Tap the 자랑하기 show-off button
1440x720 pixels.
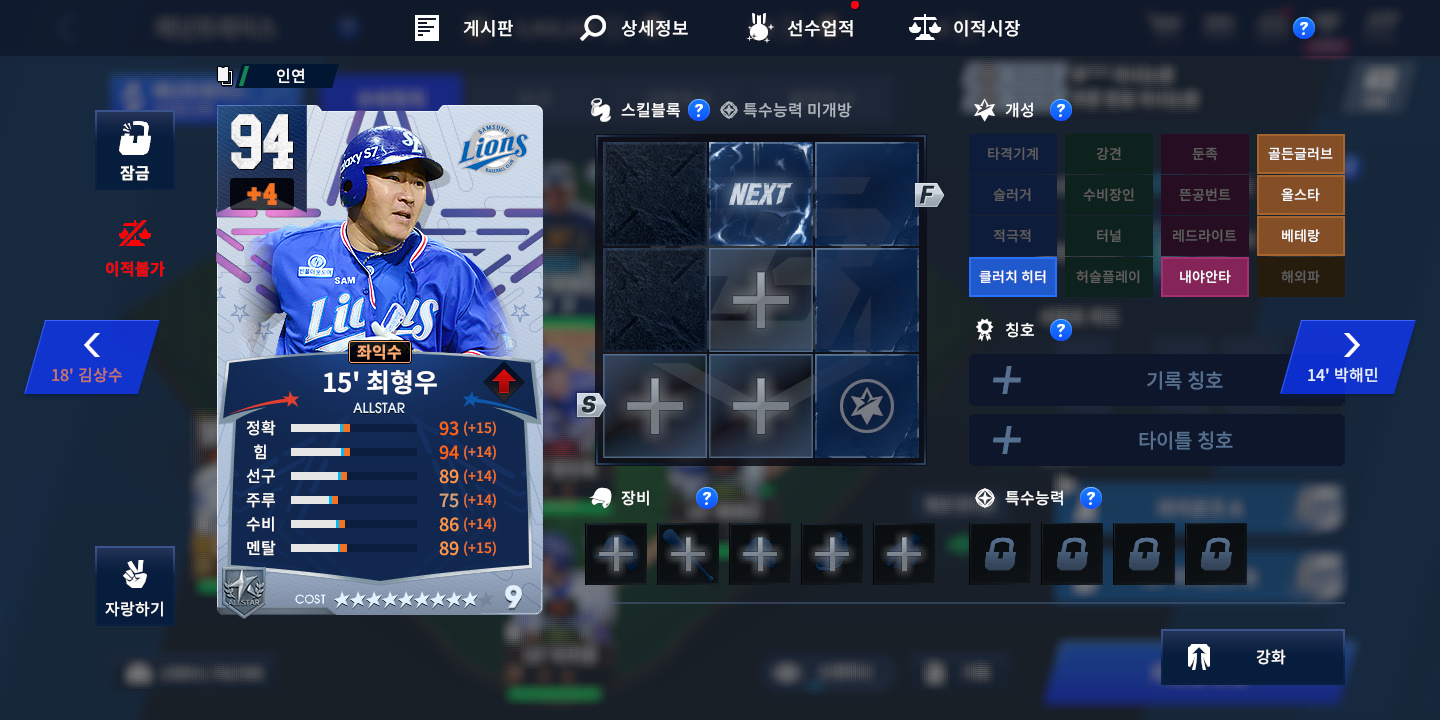[x=135, y=586]
